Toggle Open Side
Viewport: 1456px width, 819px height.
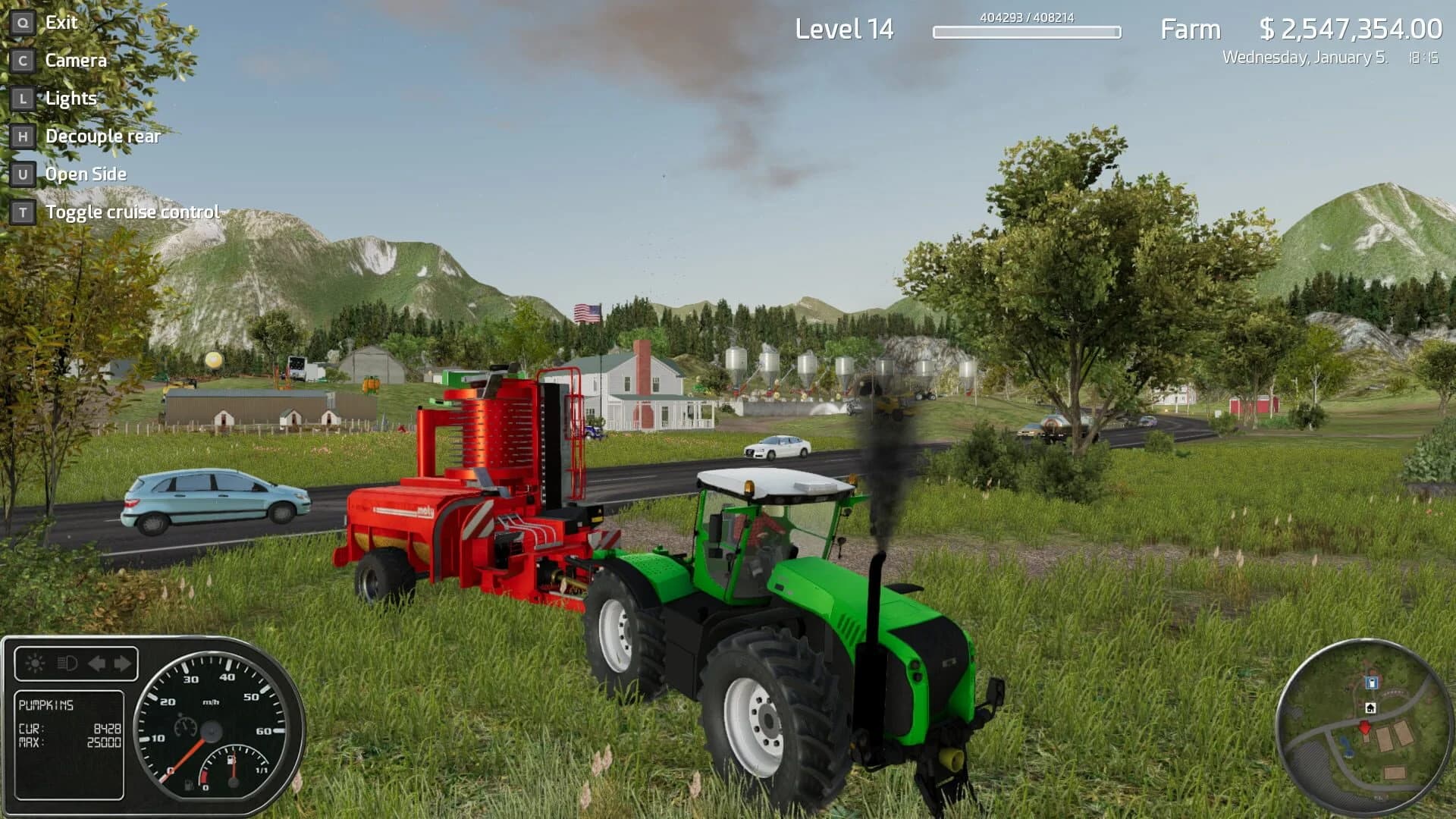85,174
